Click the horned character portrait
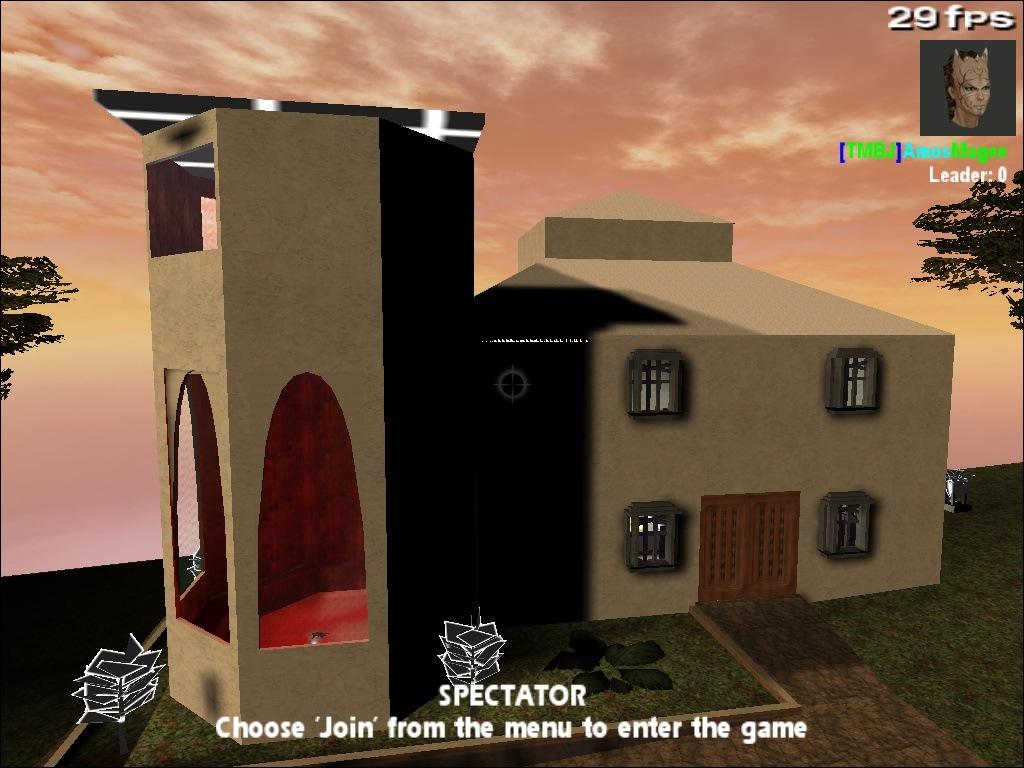Viewport: 1024px width, 768px height. (967, 87)
